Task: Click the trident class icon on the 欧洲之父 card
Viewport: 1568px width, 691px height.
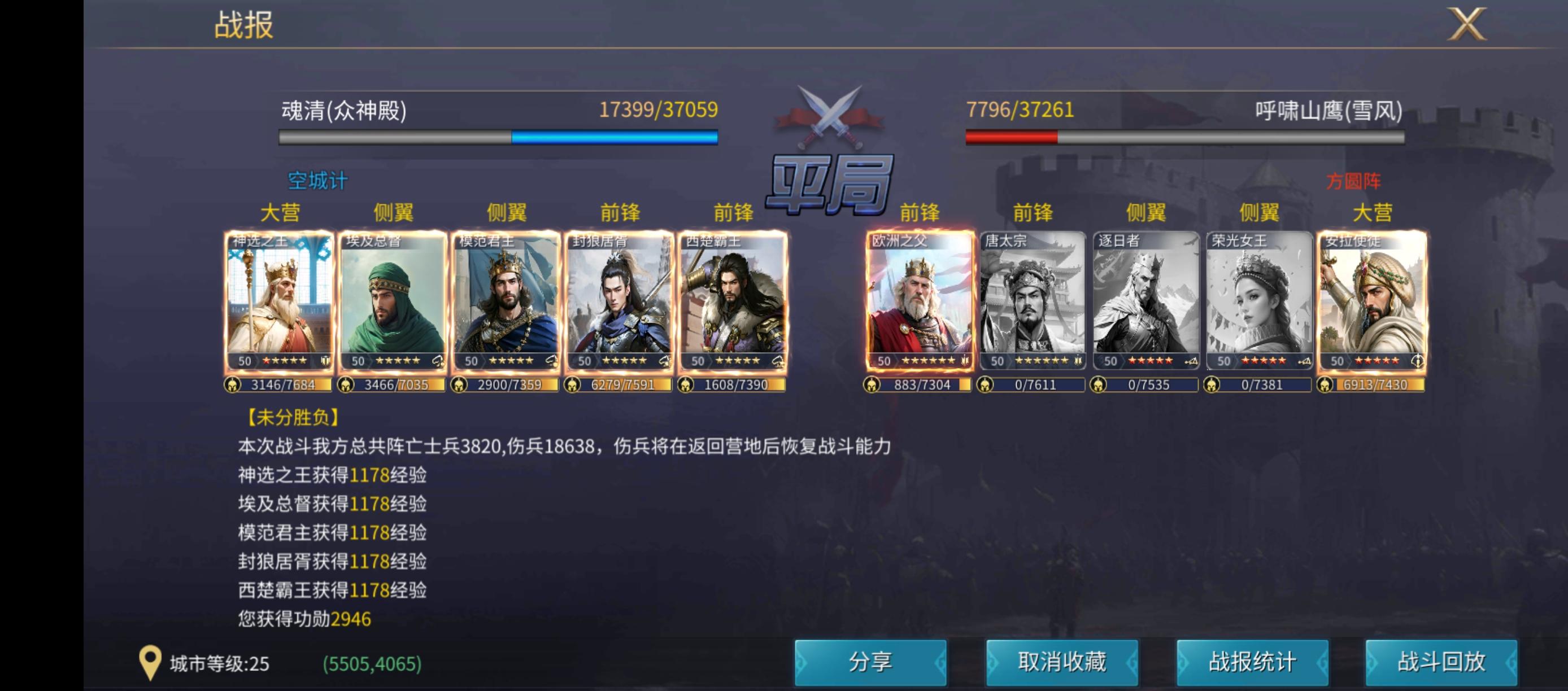Action: click(x=965, y=361)
